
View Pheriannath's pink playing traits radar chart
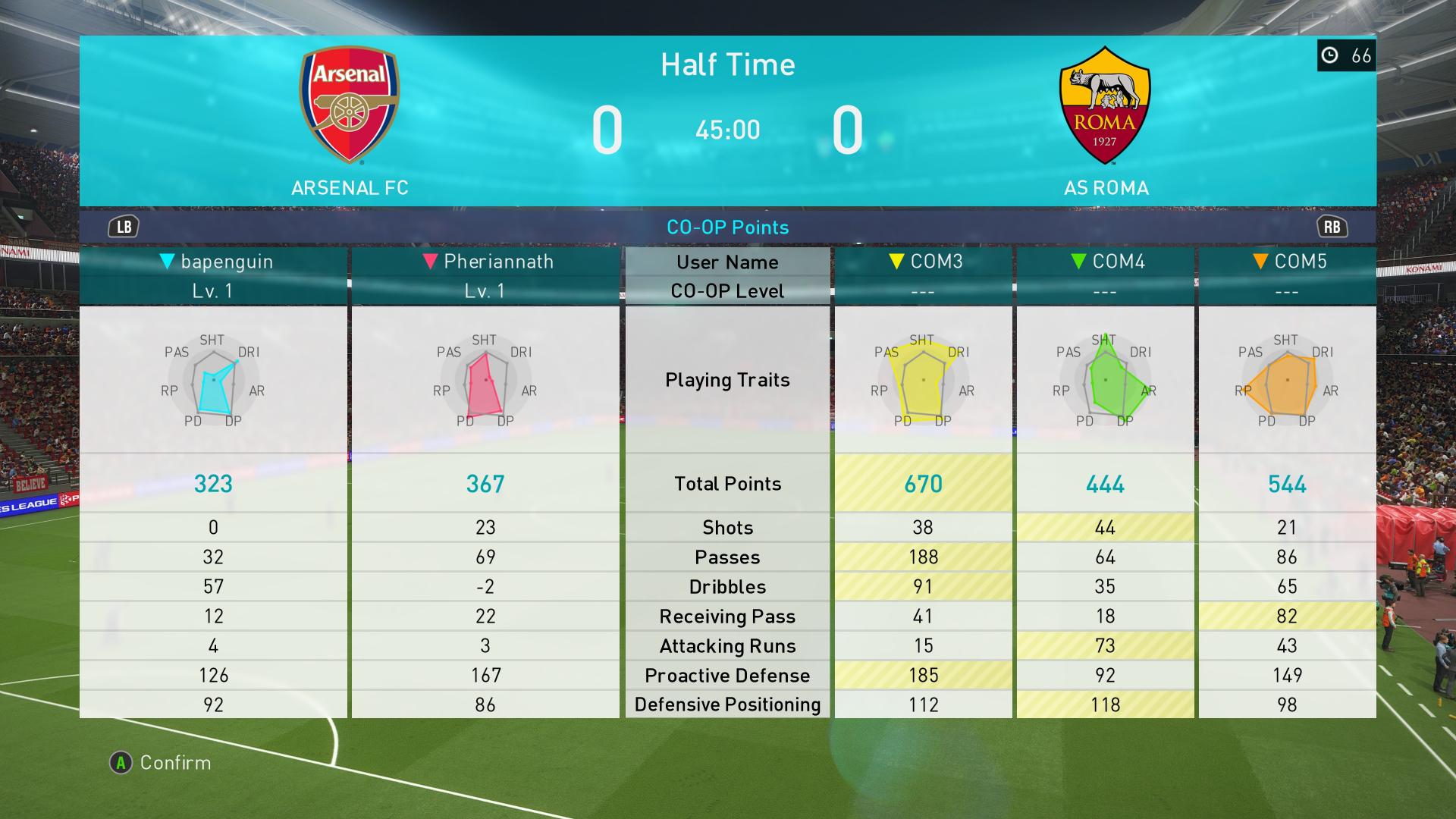[x=486, y=381]
